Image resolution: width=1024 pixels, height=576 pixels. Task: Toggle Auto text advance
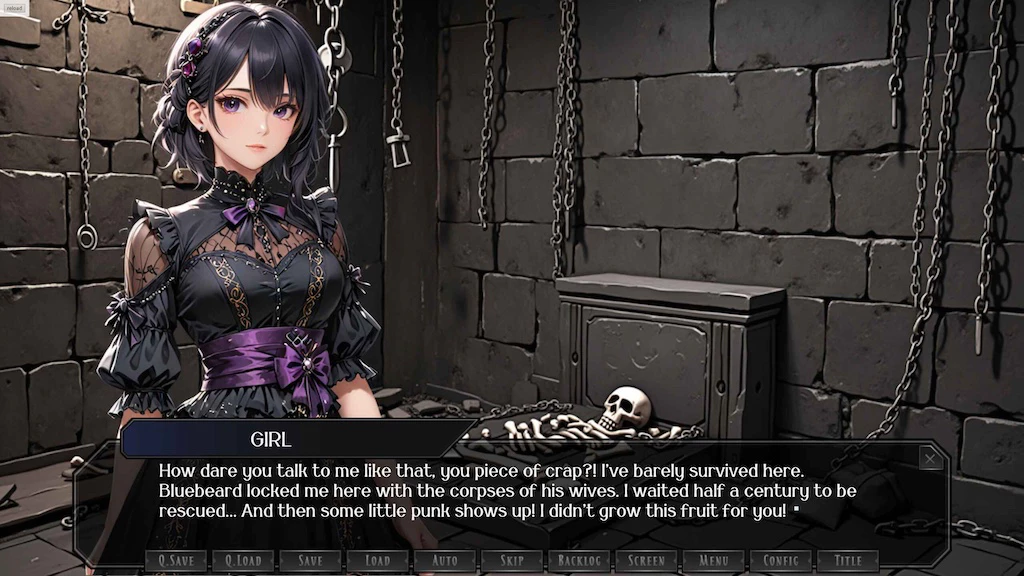444,560
